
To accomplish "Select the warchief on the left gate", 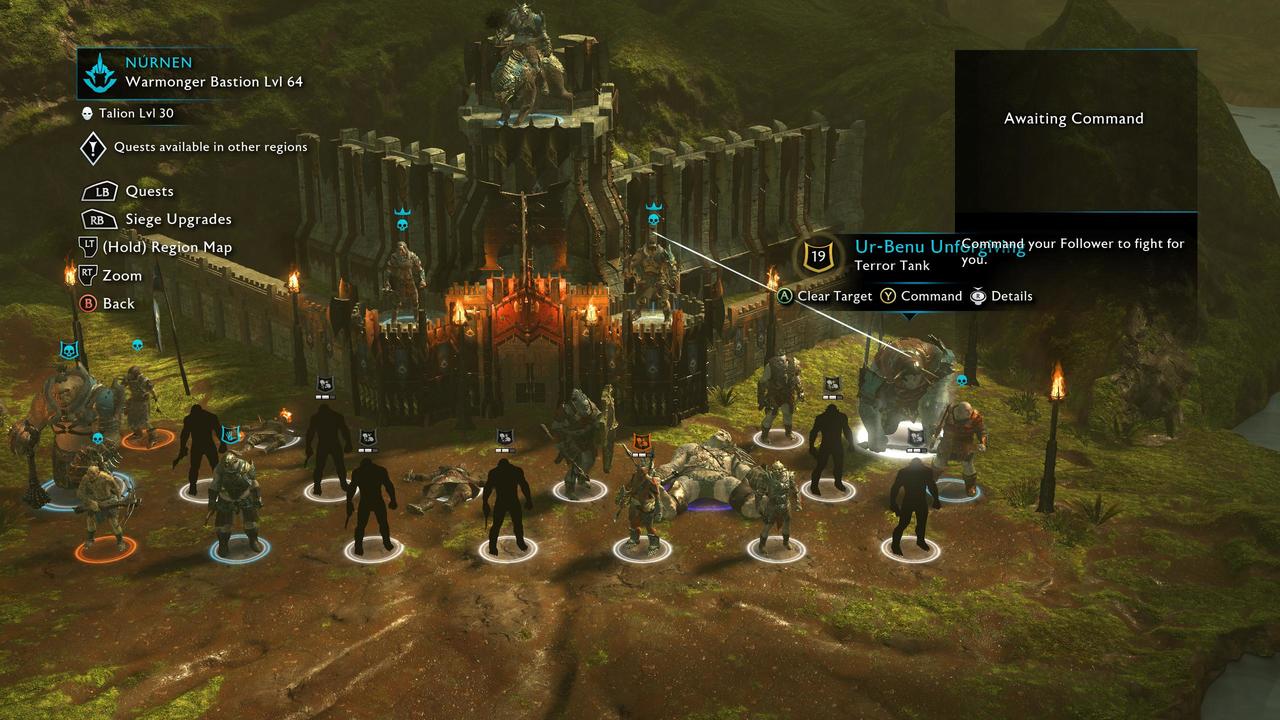I will click(402, 278).
